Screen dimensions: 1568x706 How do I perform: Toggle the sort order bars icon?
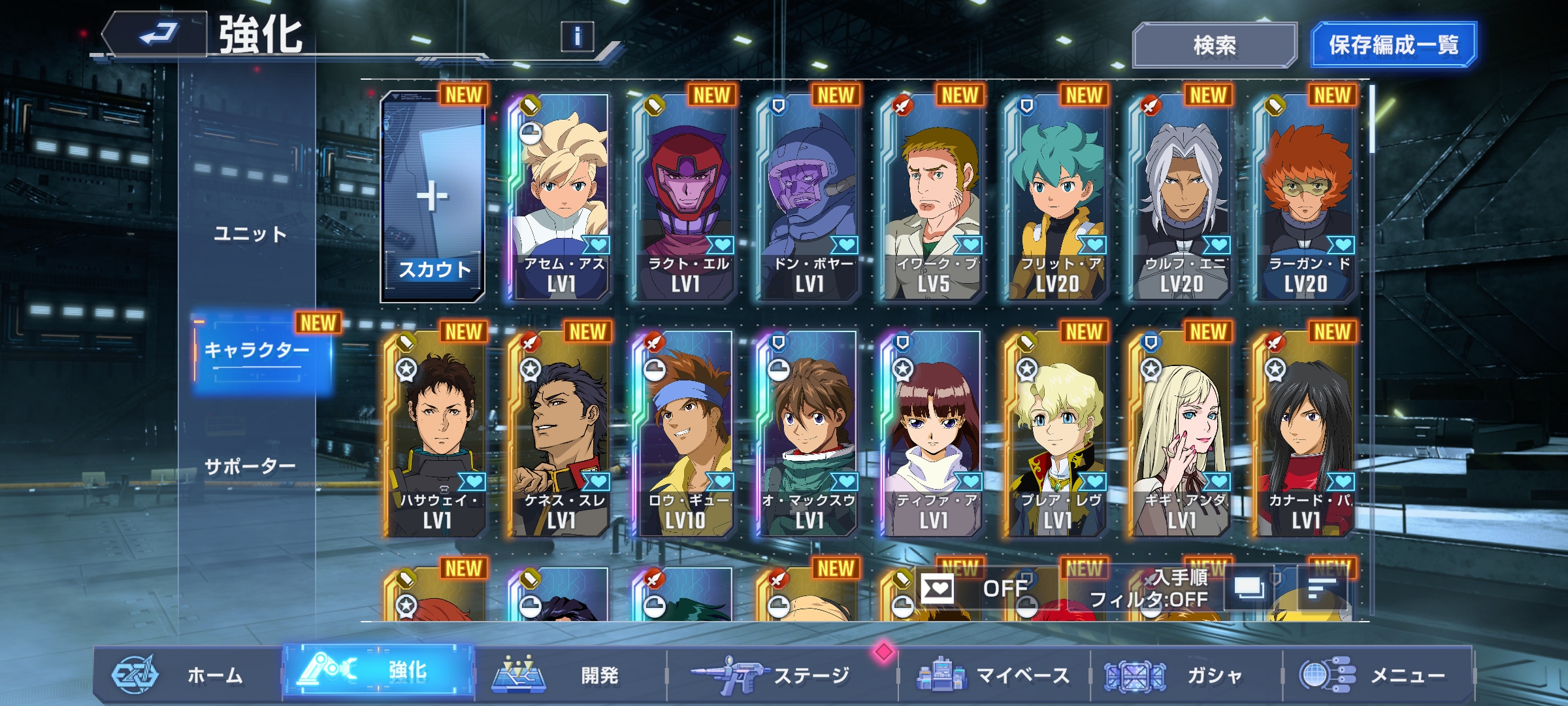tap(1321, 588)
